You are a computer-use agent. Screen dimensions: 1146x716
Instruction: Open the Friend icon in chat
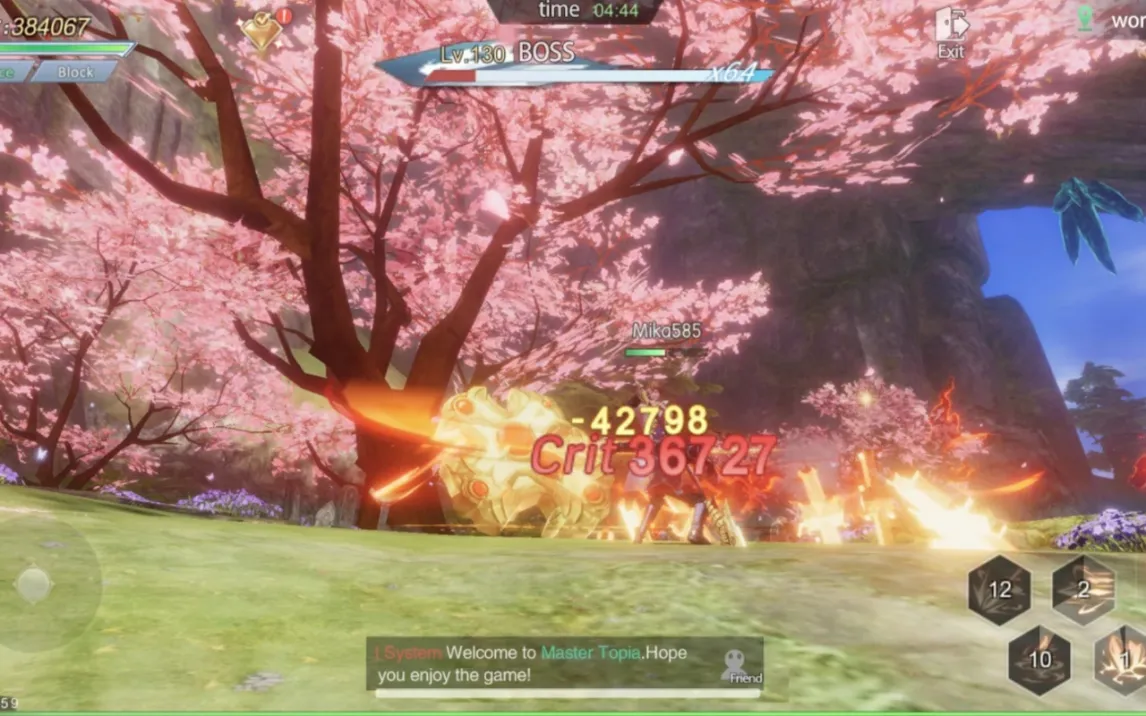click(738, 665)
